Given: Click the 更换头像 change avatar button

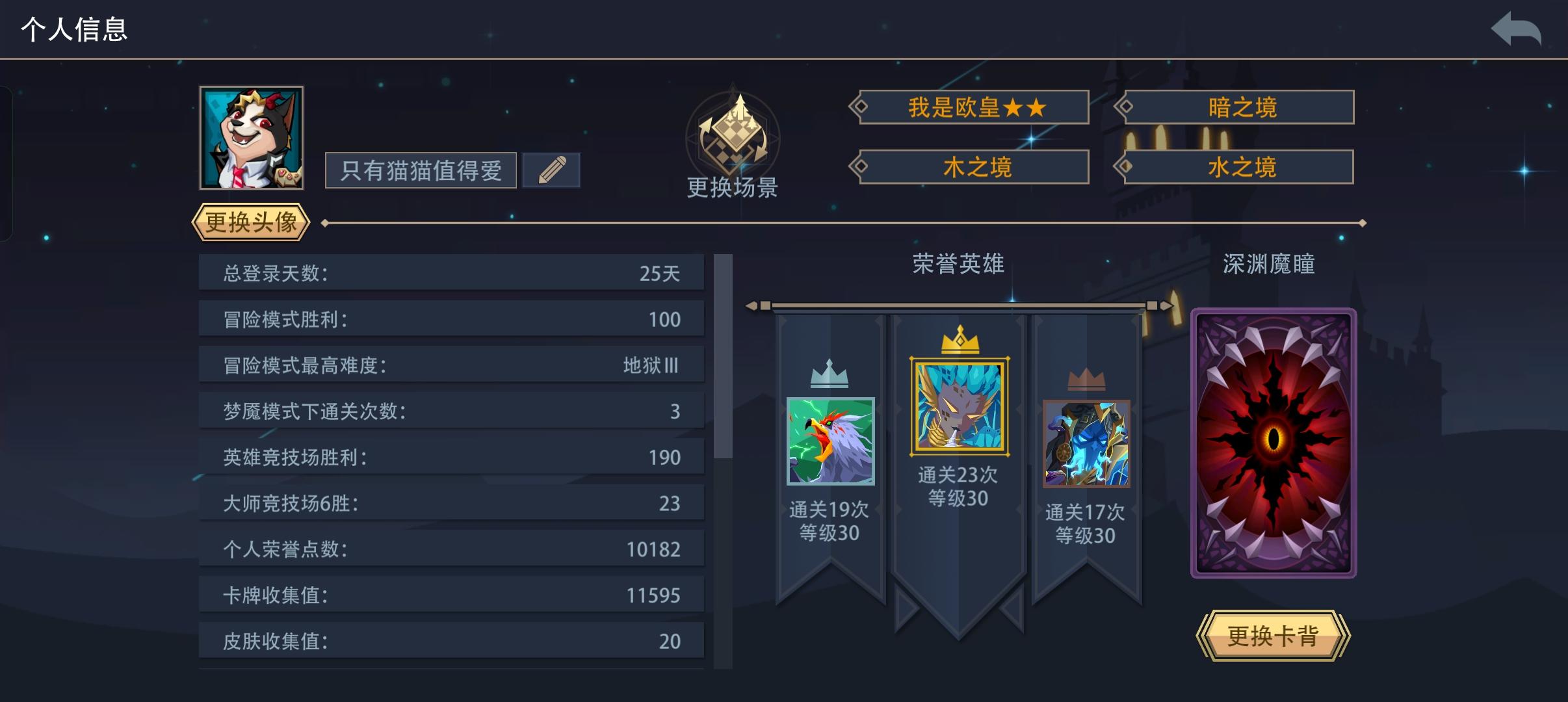Looking at the screenshot, I should coord(252,222).
